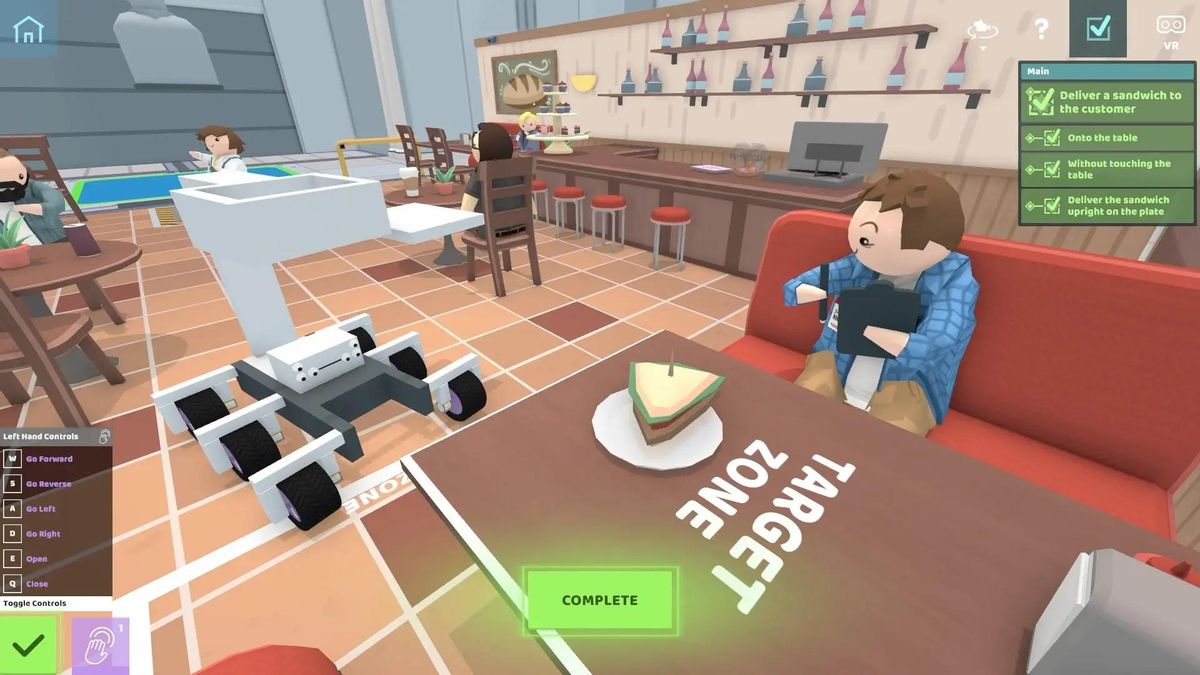Click the Go Forward control

click(50, 459)
